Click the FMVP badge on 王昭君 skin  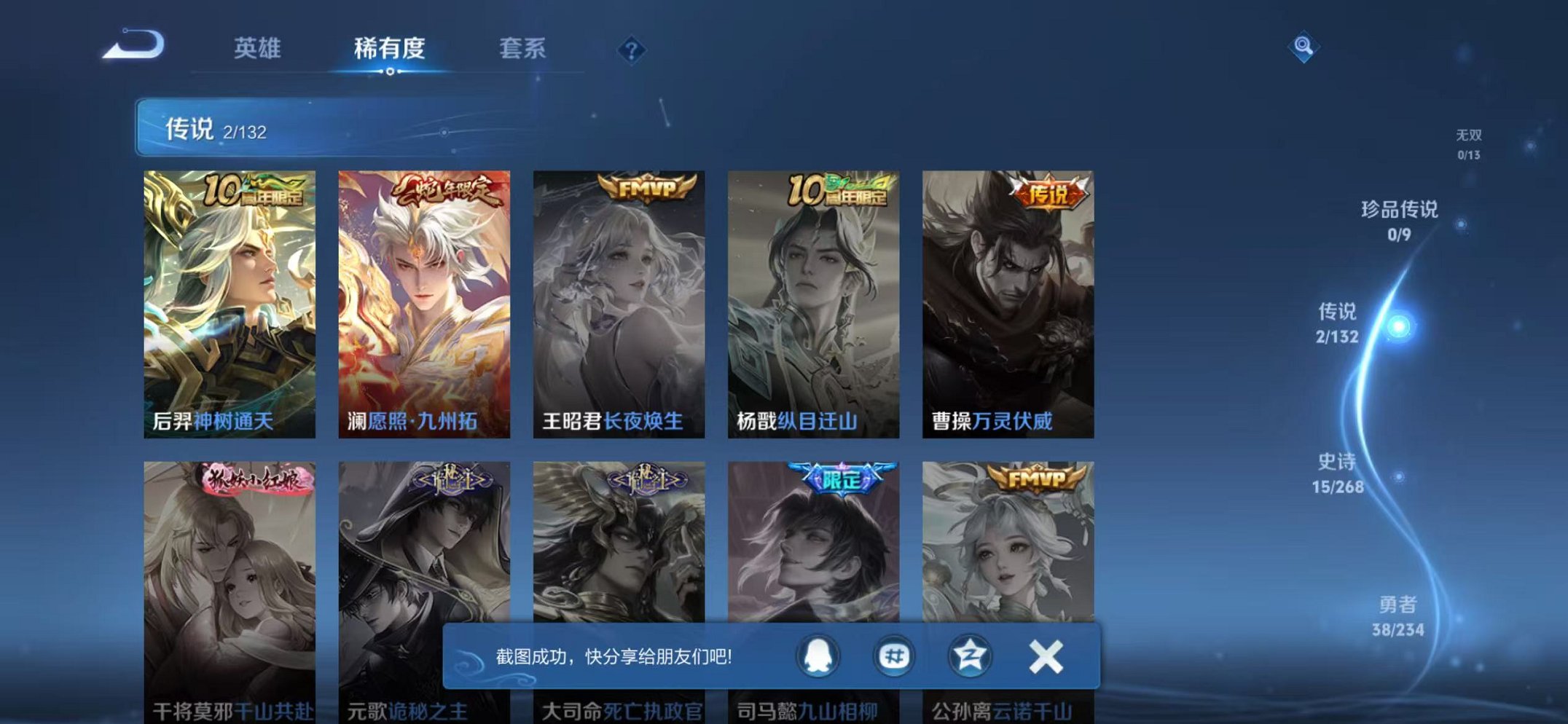coord(645,186)
